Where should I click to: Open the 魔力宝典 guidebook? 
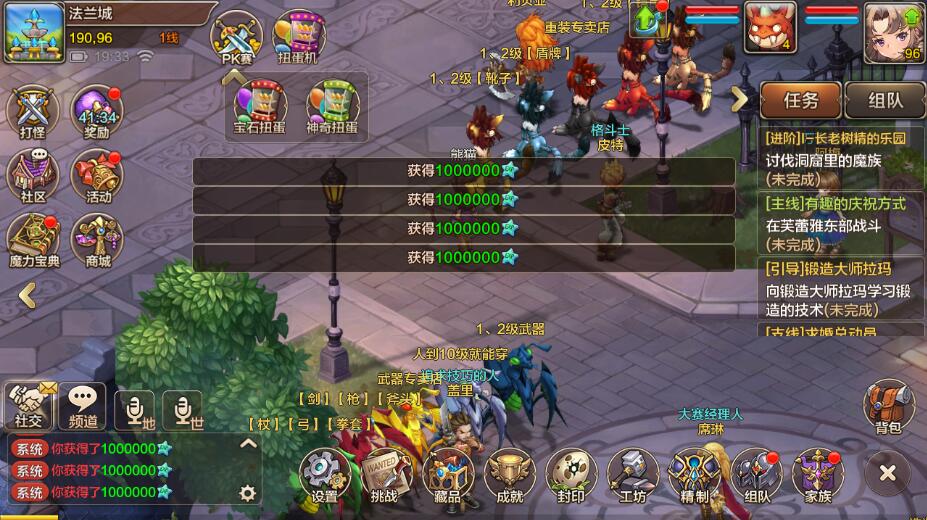(33, 238)
